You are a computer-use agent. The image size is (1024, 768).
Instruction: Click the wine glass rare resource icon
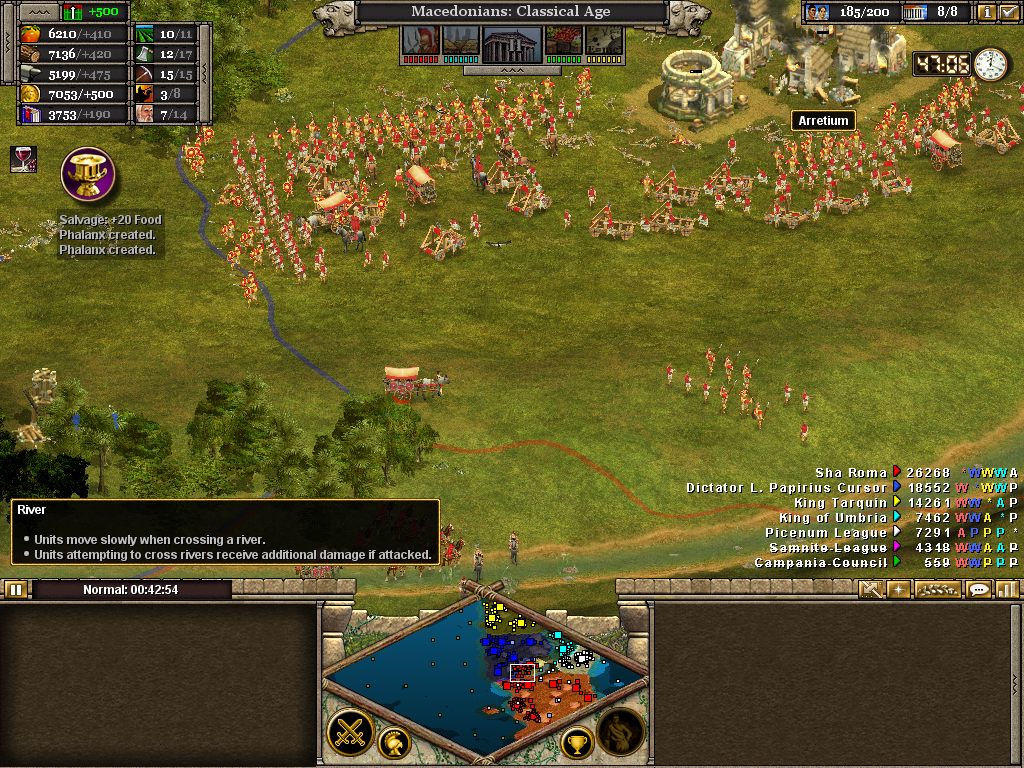[x=23, y=158]
